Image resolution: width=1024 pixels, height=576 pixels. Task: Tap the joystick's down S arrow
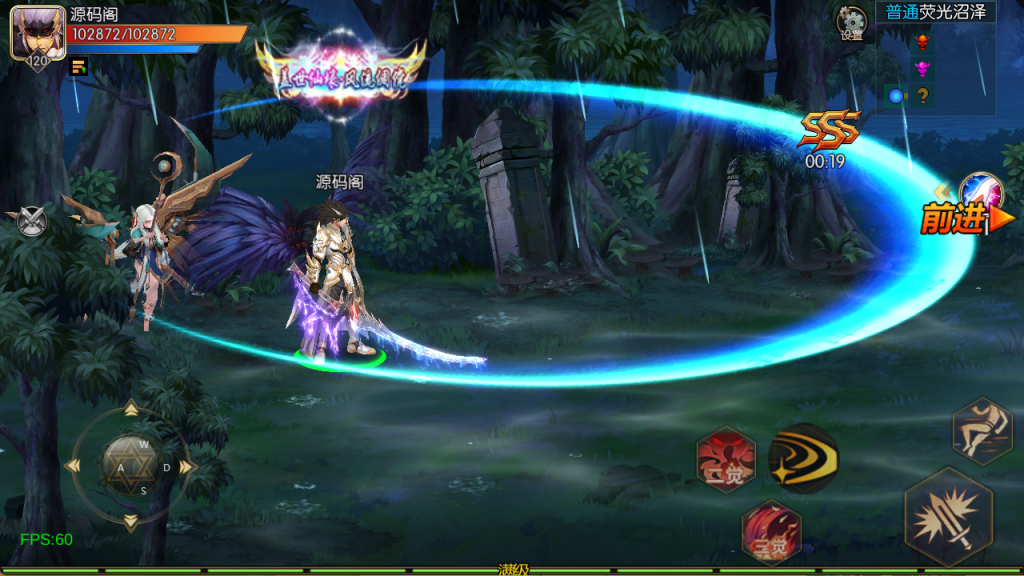point(130,521)
